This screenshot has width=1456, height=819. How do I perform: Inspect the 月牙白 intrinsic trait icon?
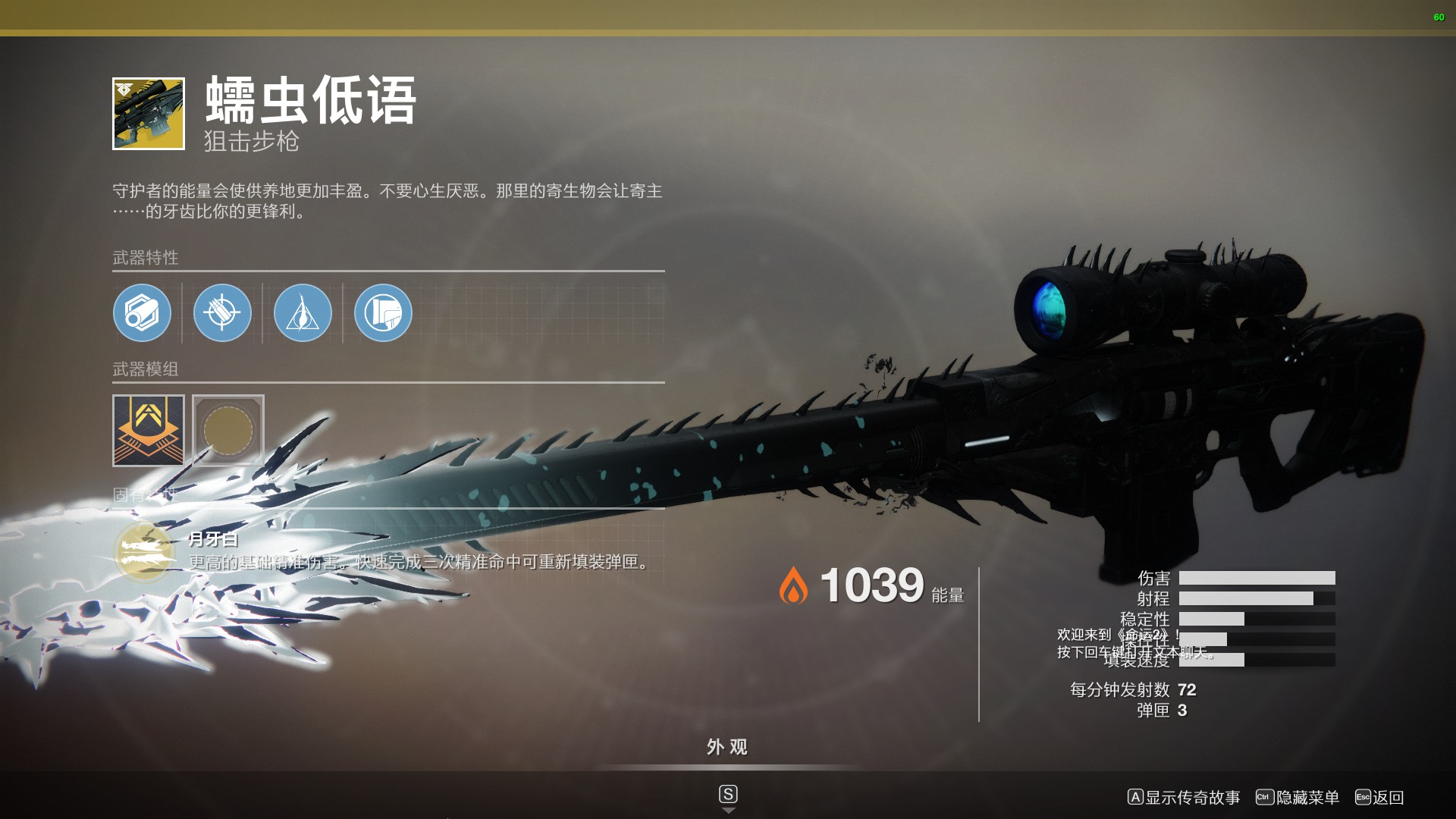(144, 551)
